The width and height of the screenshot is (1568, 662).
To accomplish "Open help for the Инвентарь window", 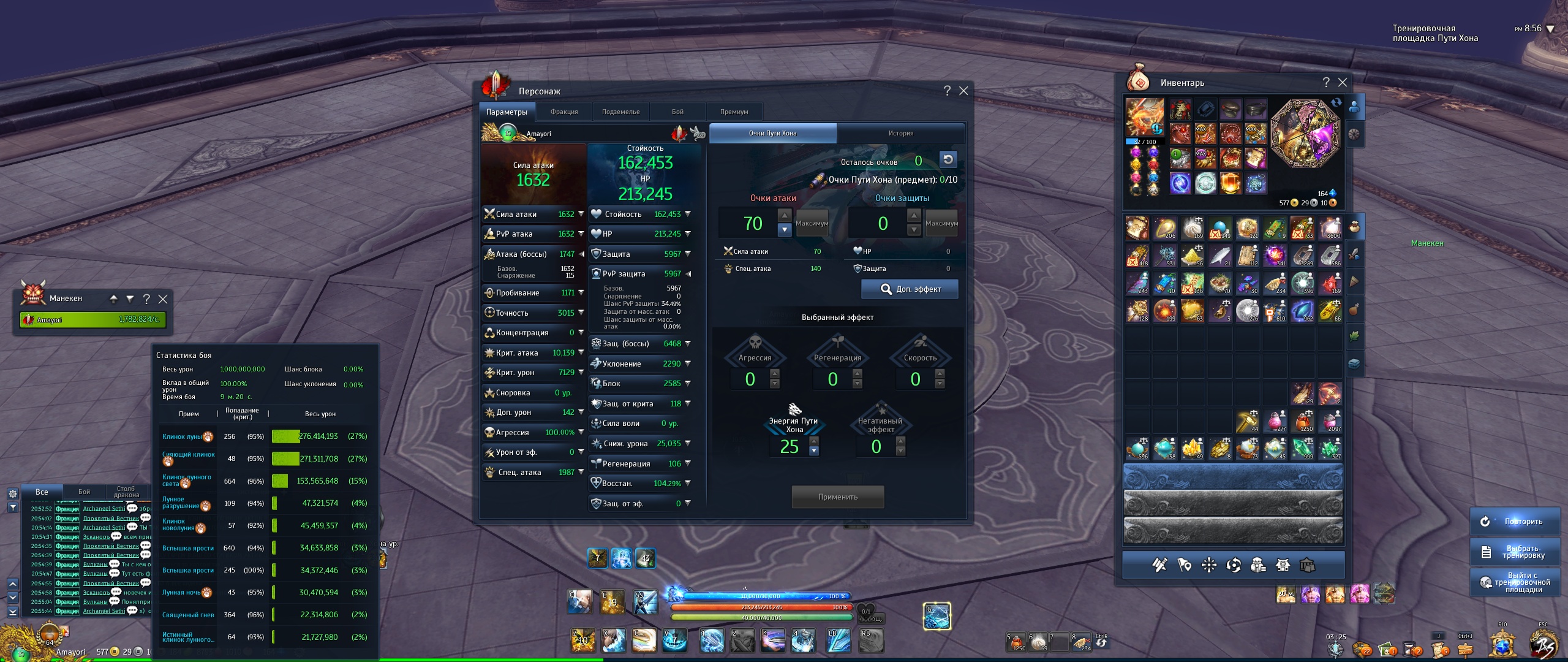I will 1325,82.
